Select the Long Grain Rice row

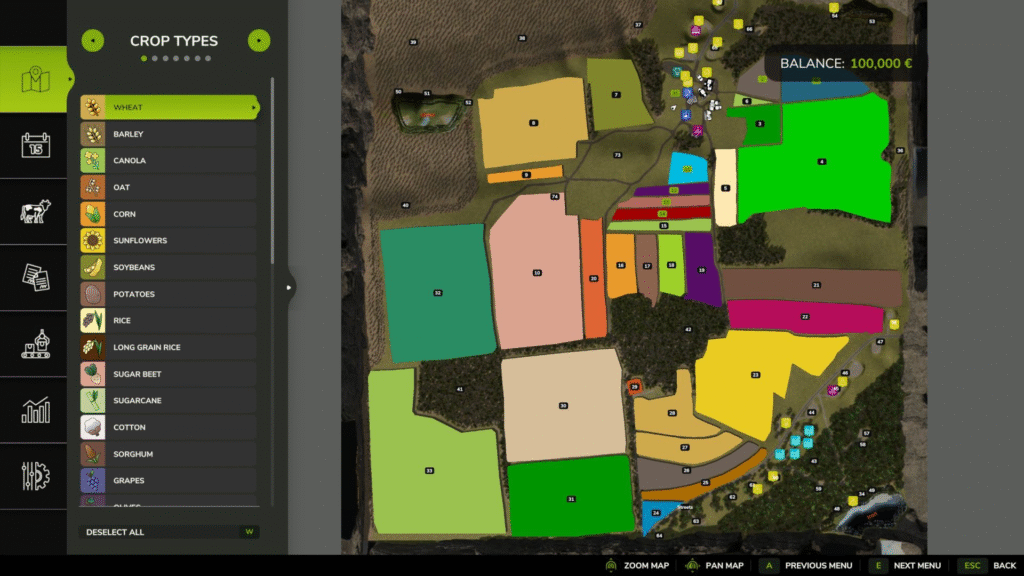(x=170, y=347)
